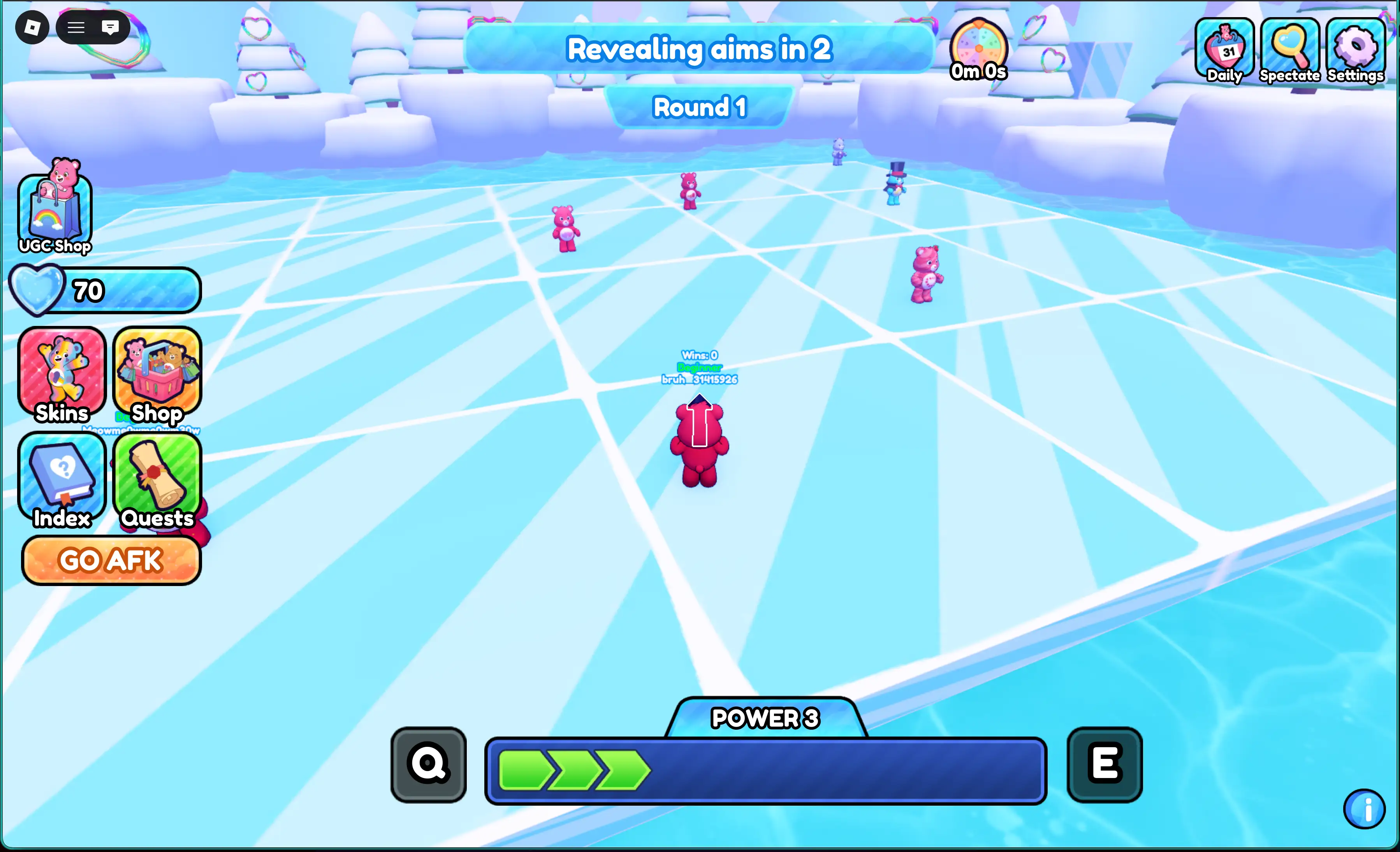View the Quests scroll
The height and width of the screenshot is (852, 1400).
click(x=157, y=480)
